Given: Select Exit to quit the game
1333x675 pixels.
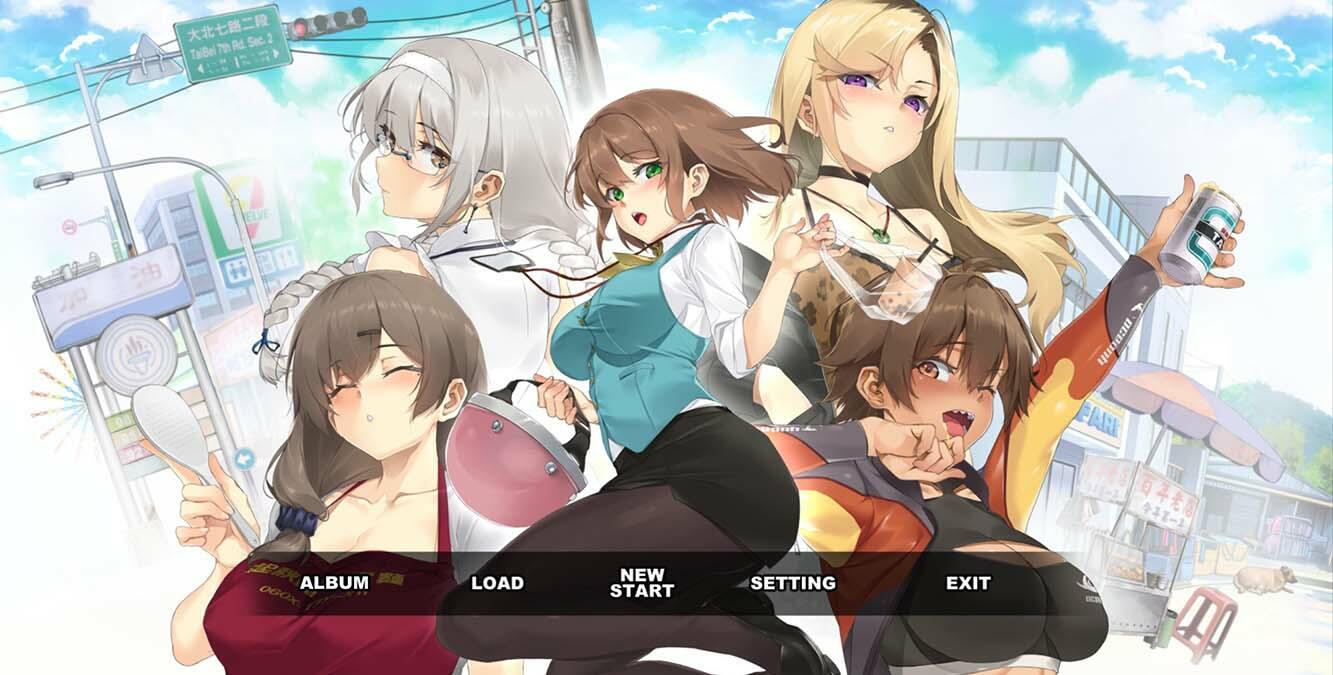Looking at the screenshot, I should 968,583.
